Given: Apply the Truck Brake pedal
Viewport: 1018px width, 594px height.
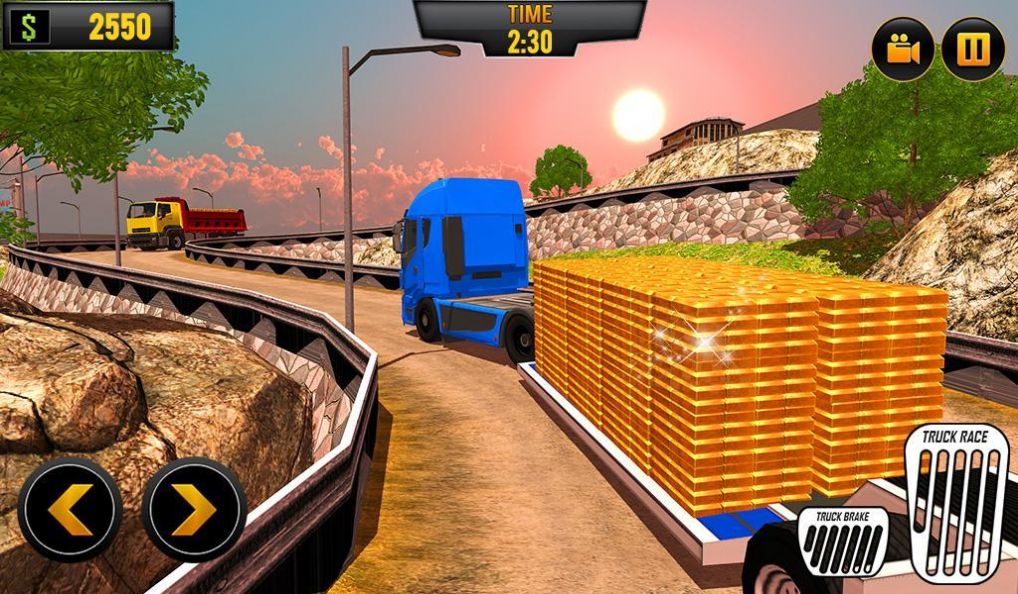Looking at the screenshot, I should 843,543.
